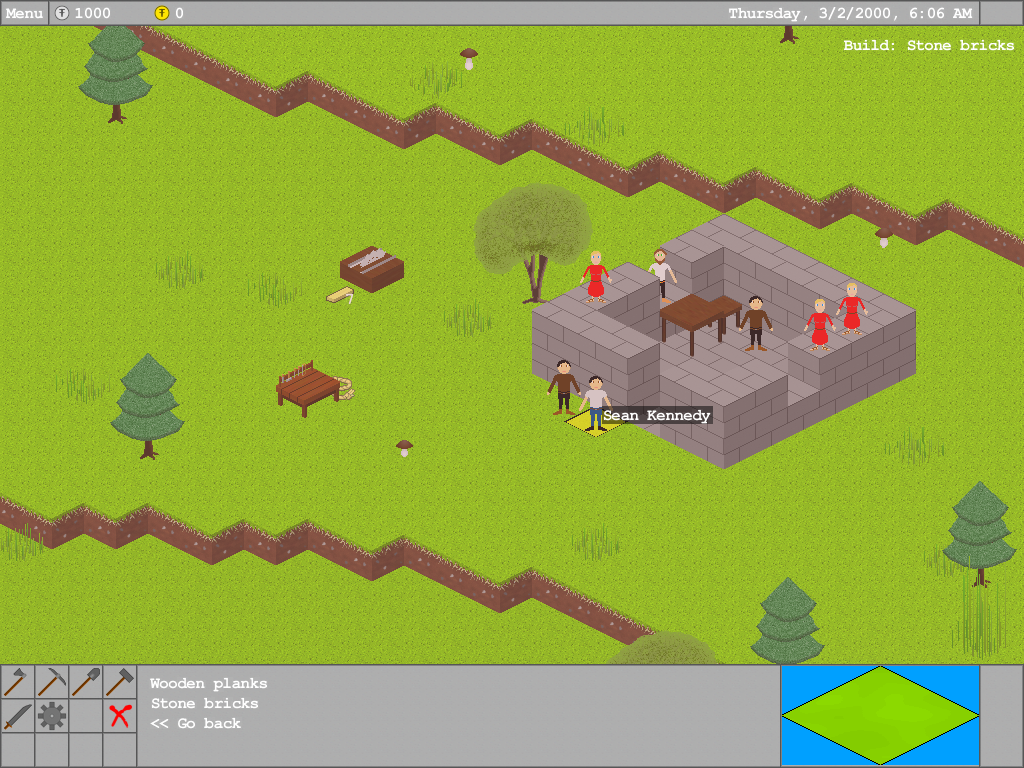The image size is (1024, 768).
Task: Select Stone bricks build option
Action: click(205, 704)
